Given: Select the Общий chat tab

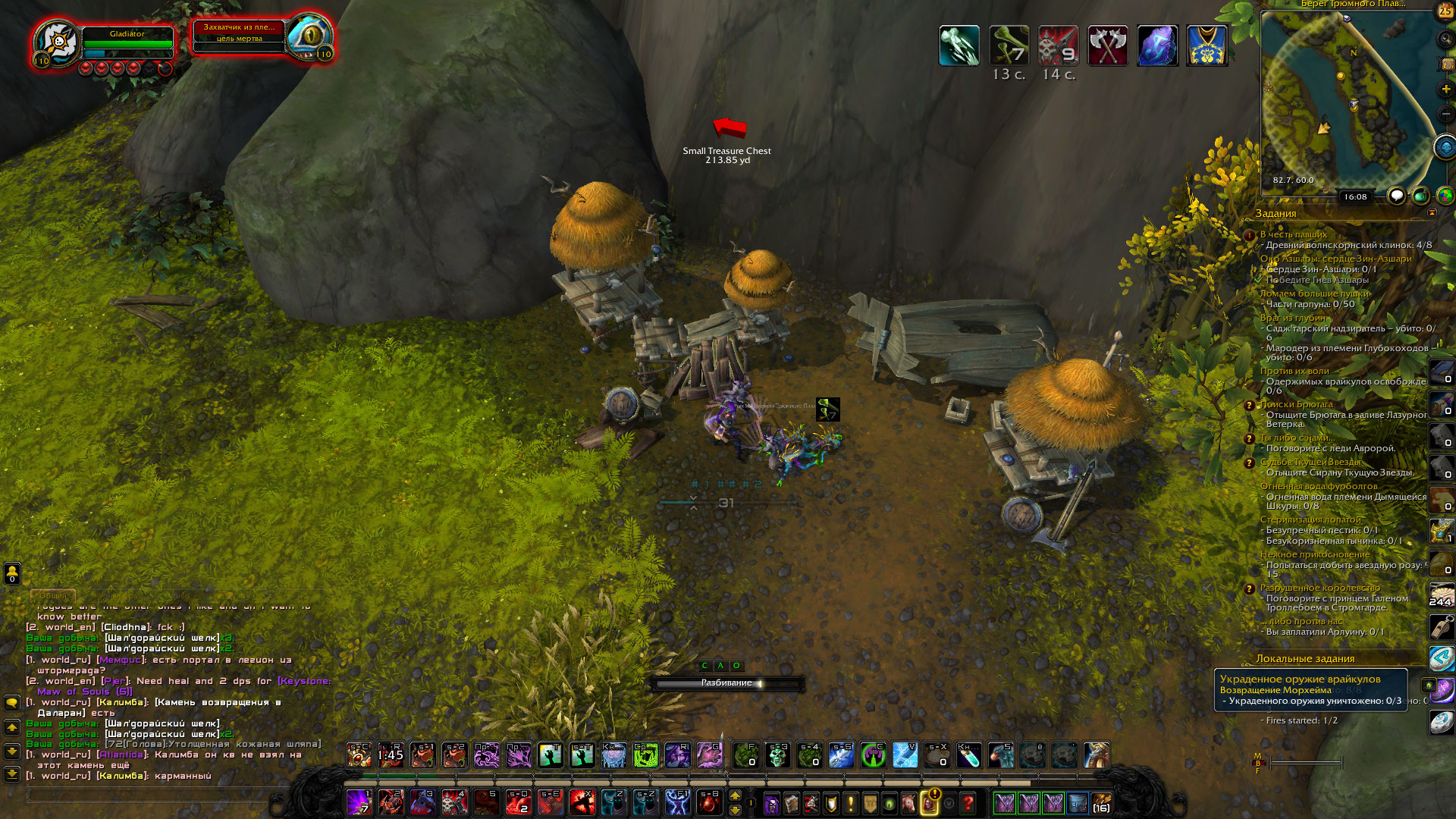Looking at the screenshot, I should click(x=53, y=595).
